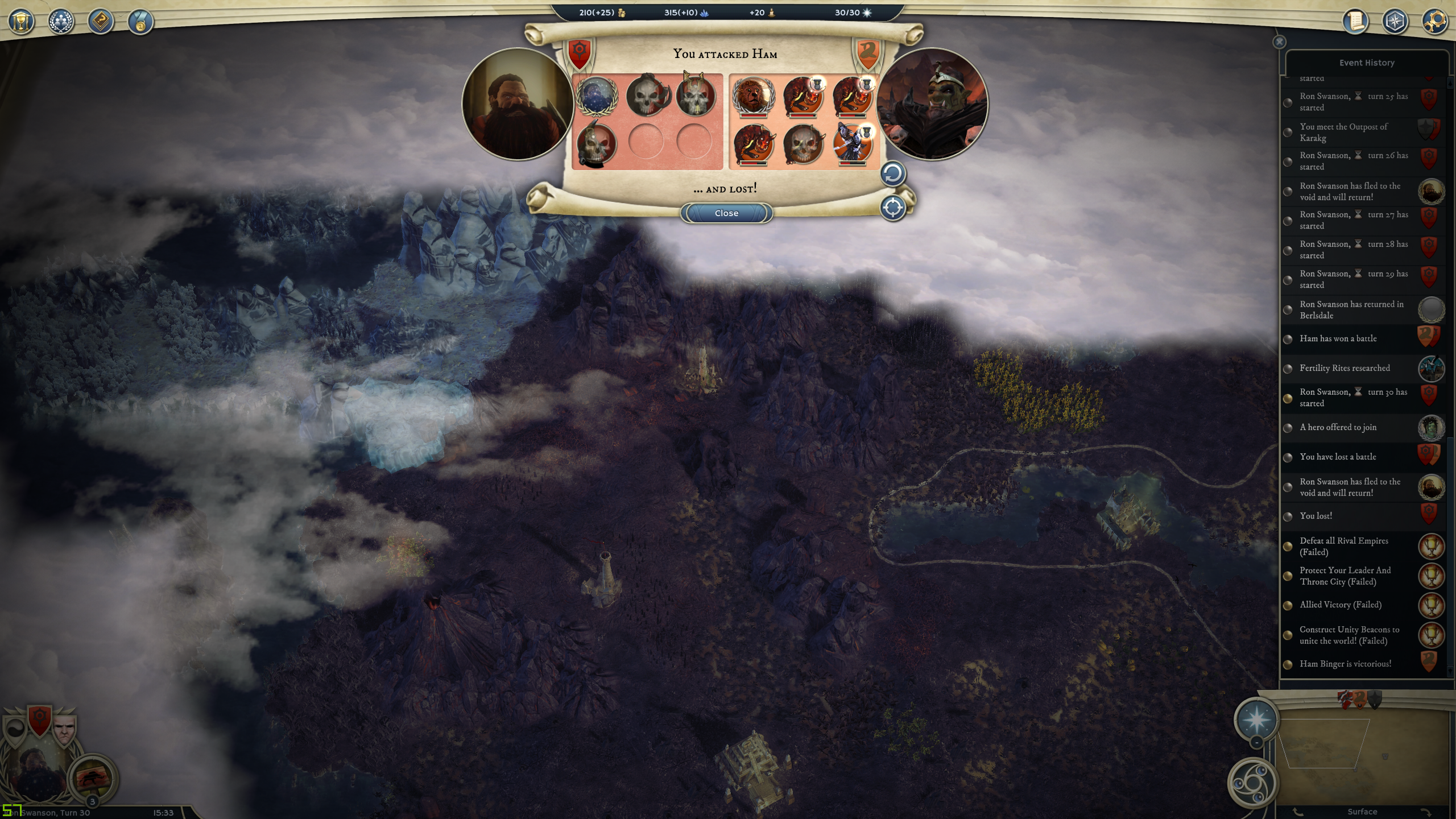Open the gold medal ranking icon
The width and height of the screenshot is (1456, 819).
coord(140,22)
